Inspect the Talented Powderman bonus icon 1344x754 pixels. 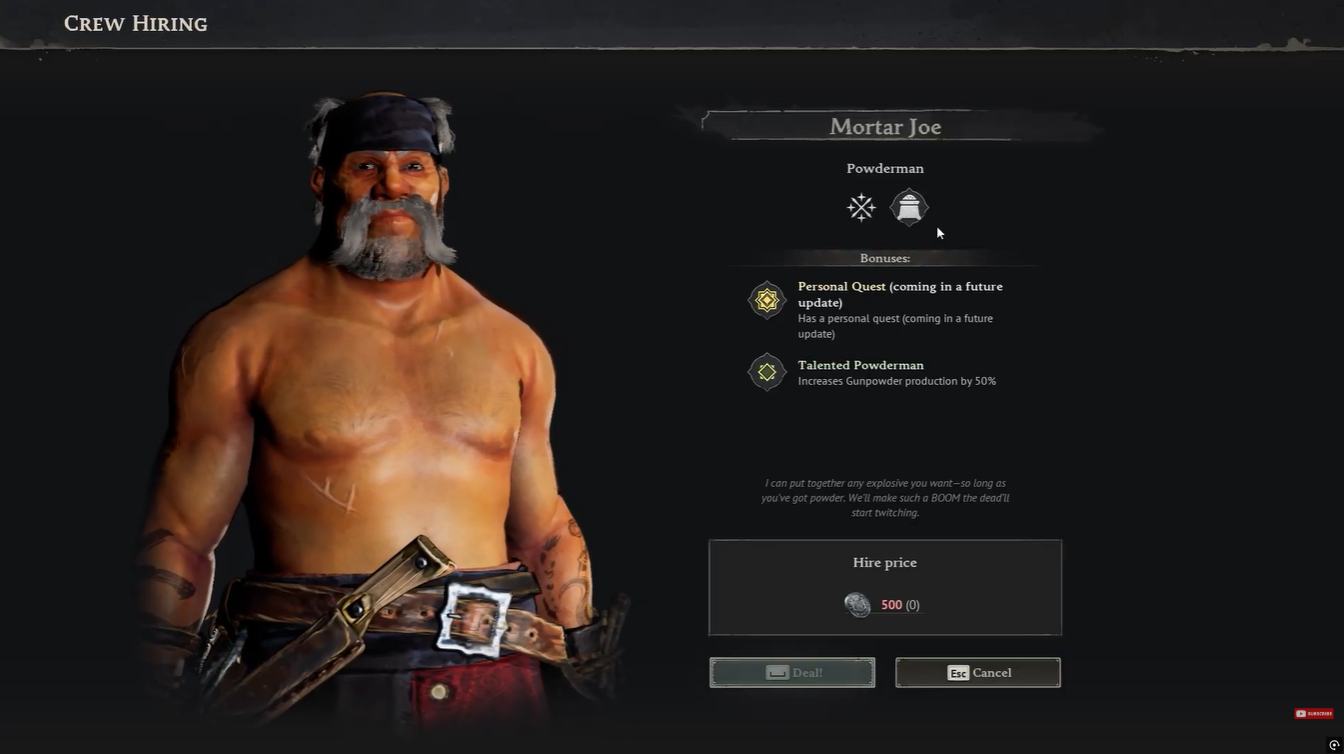[x=767, y=372]
